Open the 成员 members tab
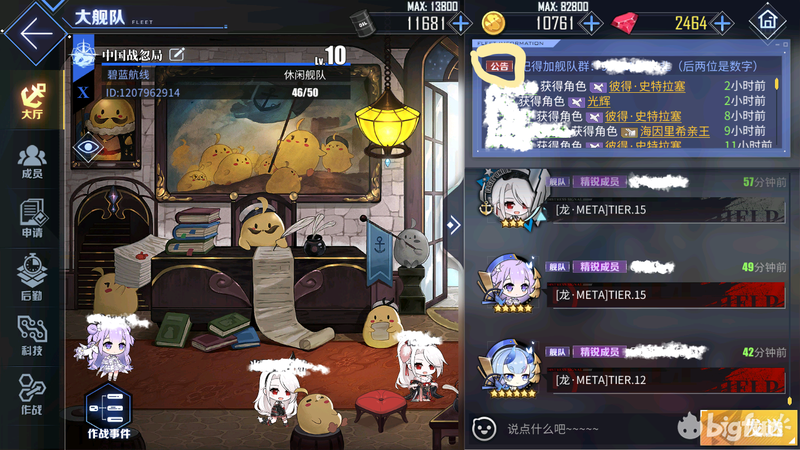The image size is (800, 450). point(32,161)
